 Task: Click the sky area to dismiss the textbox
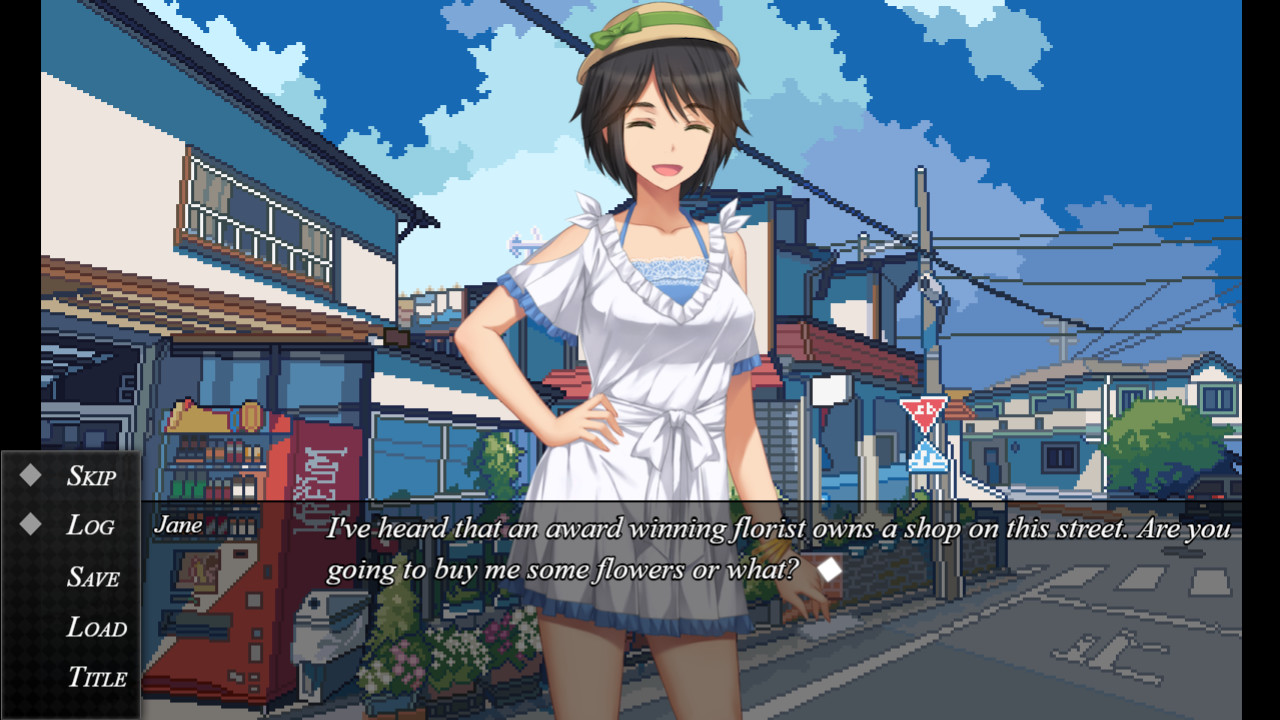click(1100, 100)
